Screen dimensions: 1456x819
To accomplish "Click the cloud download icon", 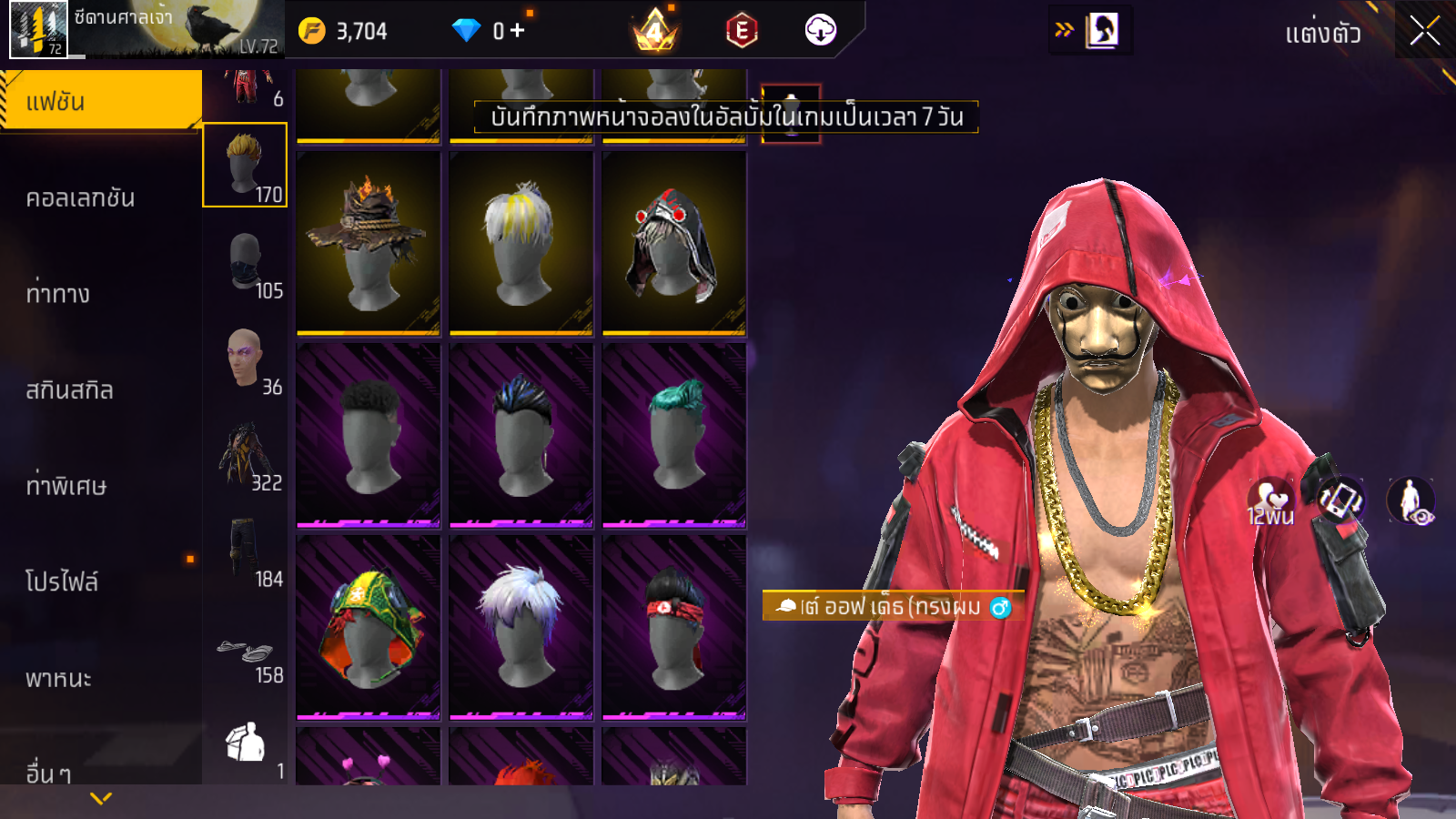I will pos(820,31).
